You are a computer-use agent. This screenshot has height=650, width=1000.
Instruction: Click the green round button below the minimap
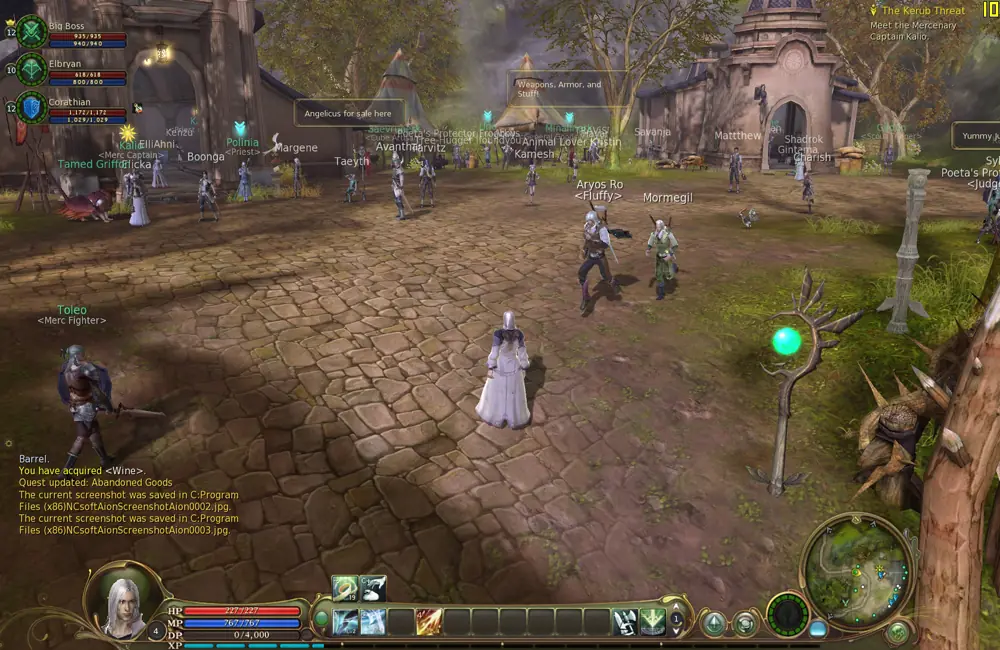click(897, 632)
